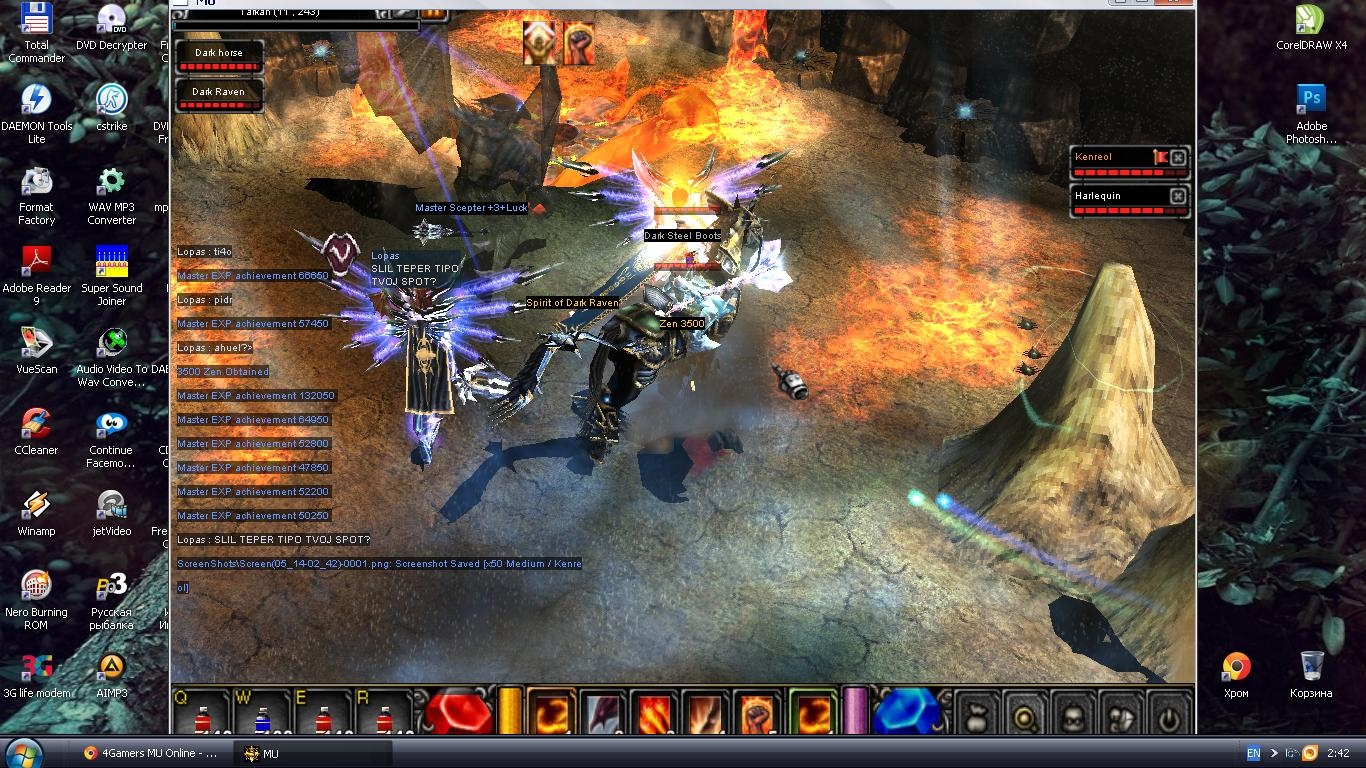
Task: Open the skull face menu button
Action: tap(1071, 716)
